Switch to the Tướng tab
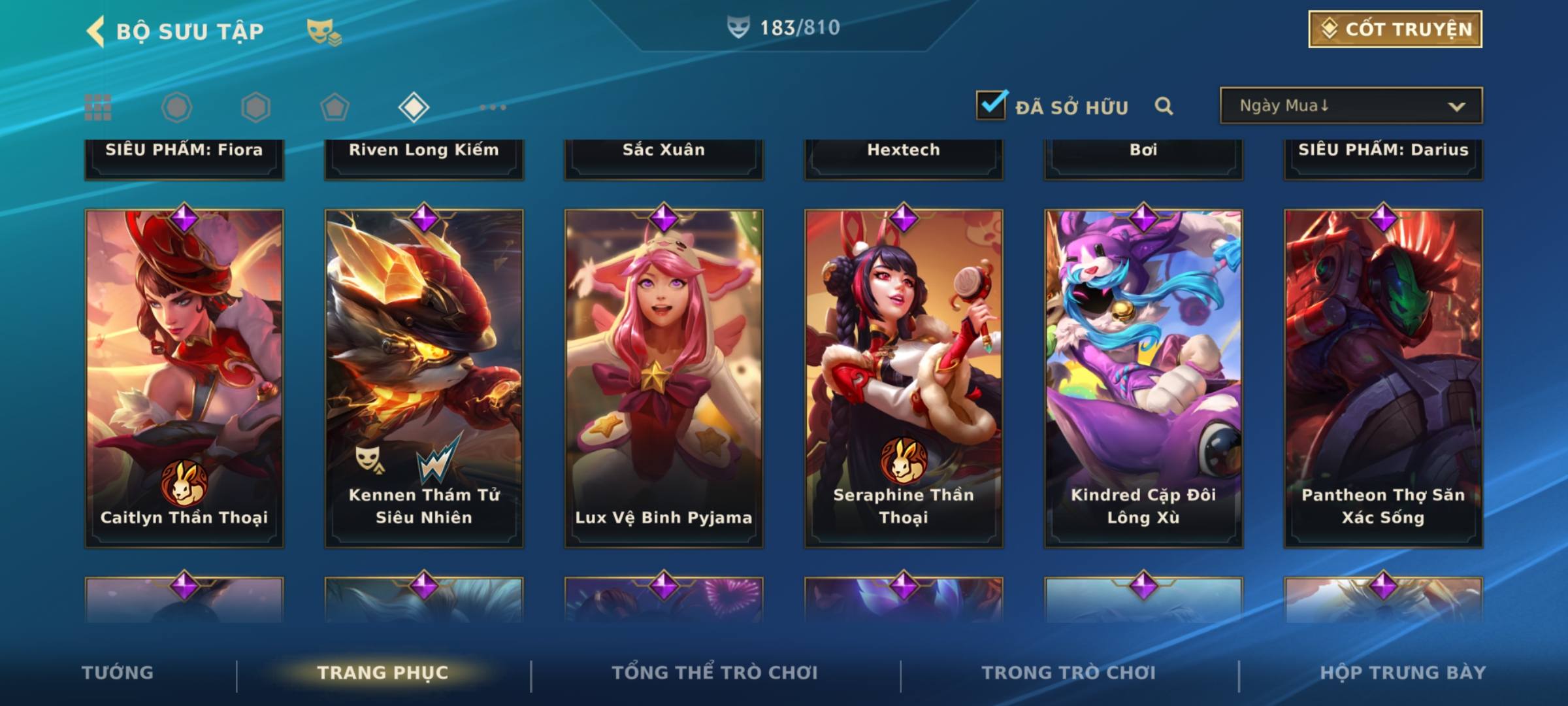1568x706 pixels. pyautogui.click(x=118, y=673)
